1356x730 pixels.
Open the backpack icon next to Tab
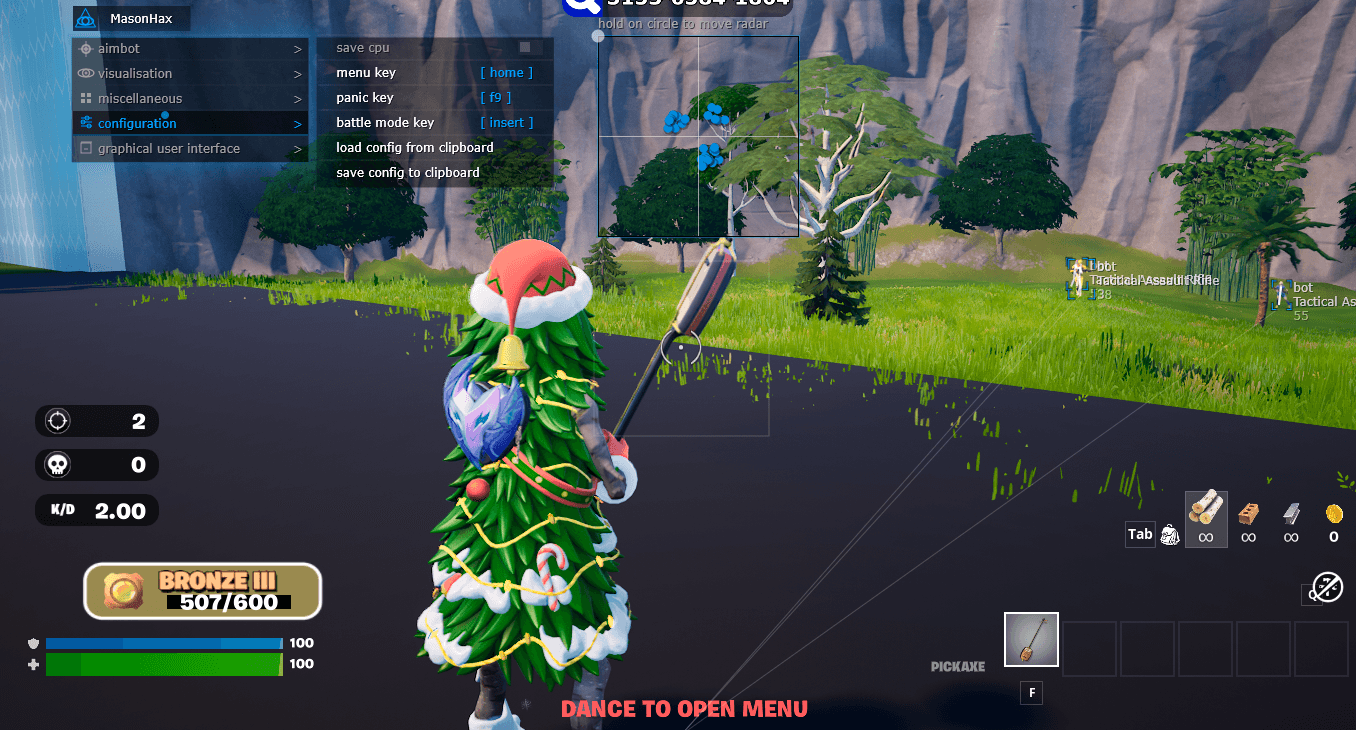(x=1168, y=534)
